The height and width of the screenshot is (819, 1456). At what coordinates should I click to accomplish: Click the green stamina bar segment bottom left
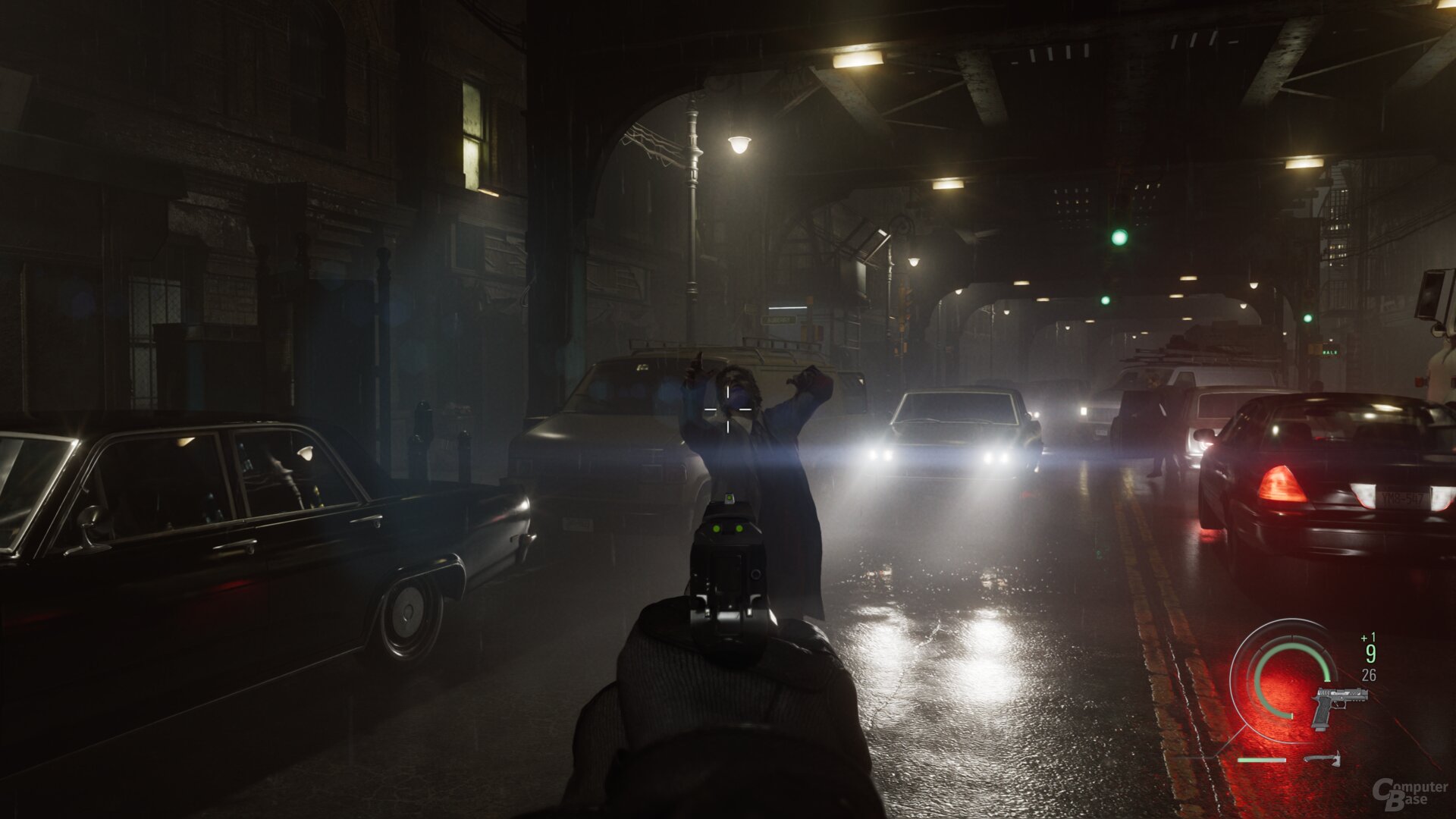(x=1261, y=760)
